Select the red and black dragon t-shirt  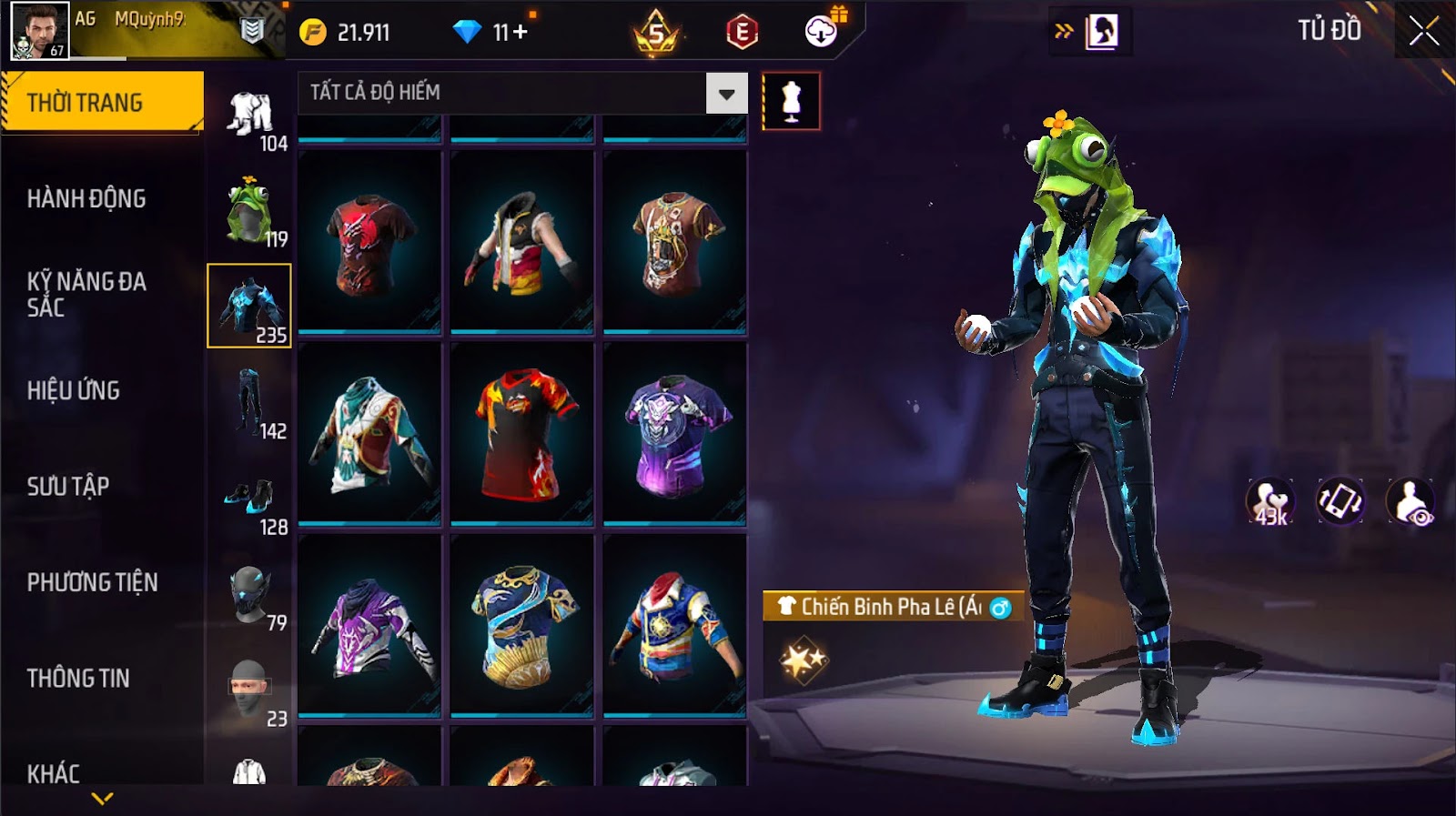[x=369, y=242]
